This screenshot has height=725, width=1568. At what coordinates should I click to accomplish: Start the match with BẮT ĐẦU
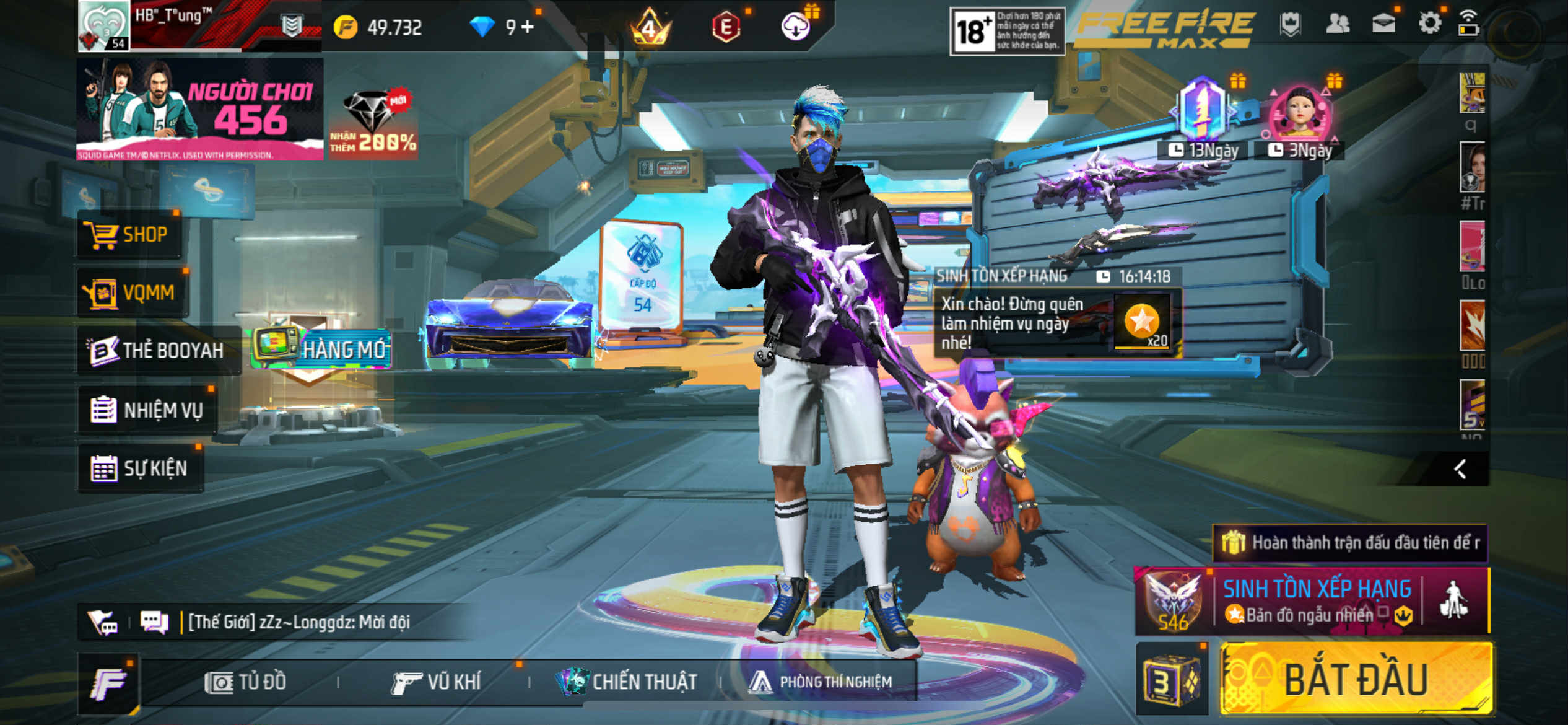click(x=1355, y=680)
